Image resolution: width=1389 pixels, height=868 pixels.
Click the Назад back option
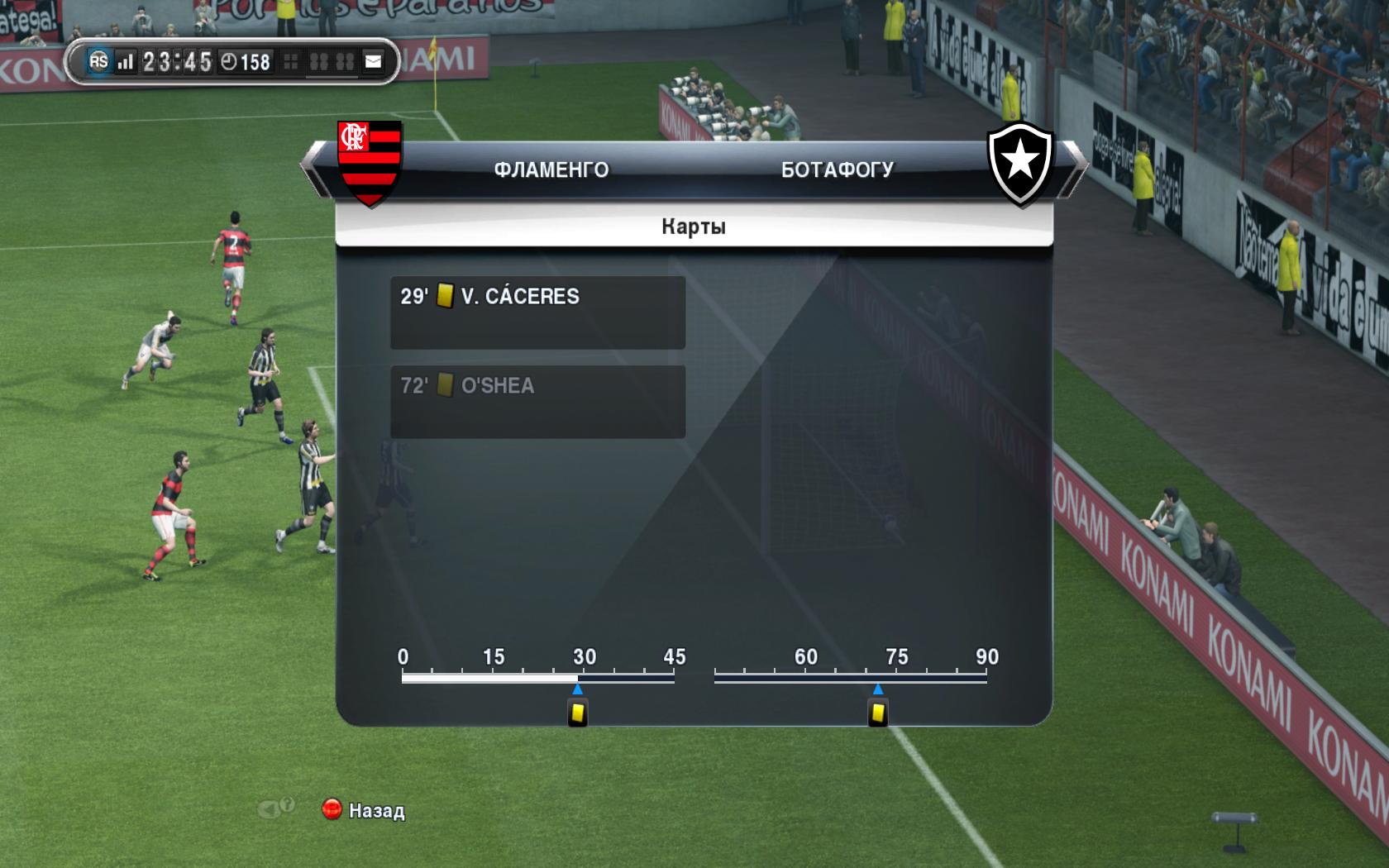[365, 810]
